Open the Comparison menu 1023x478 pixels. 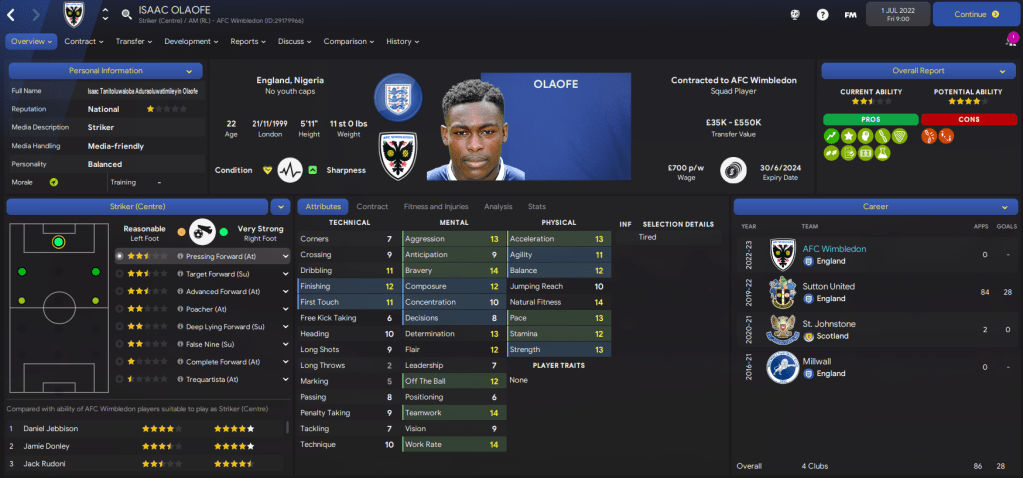(349, 42)
